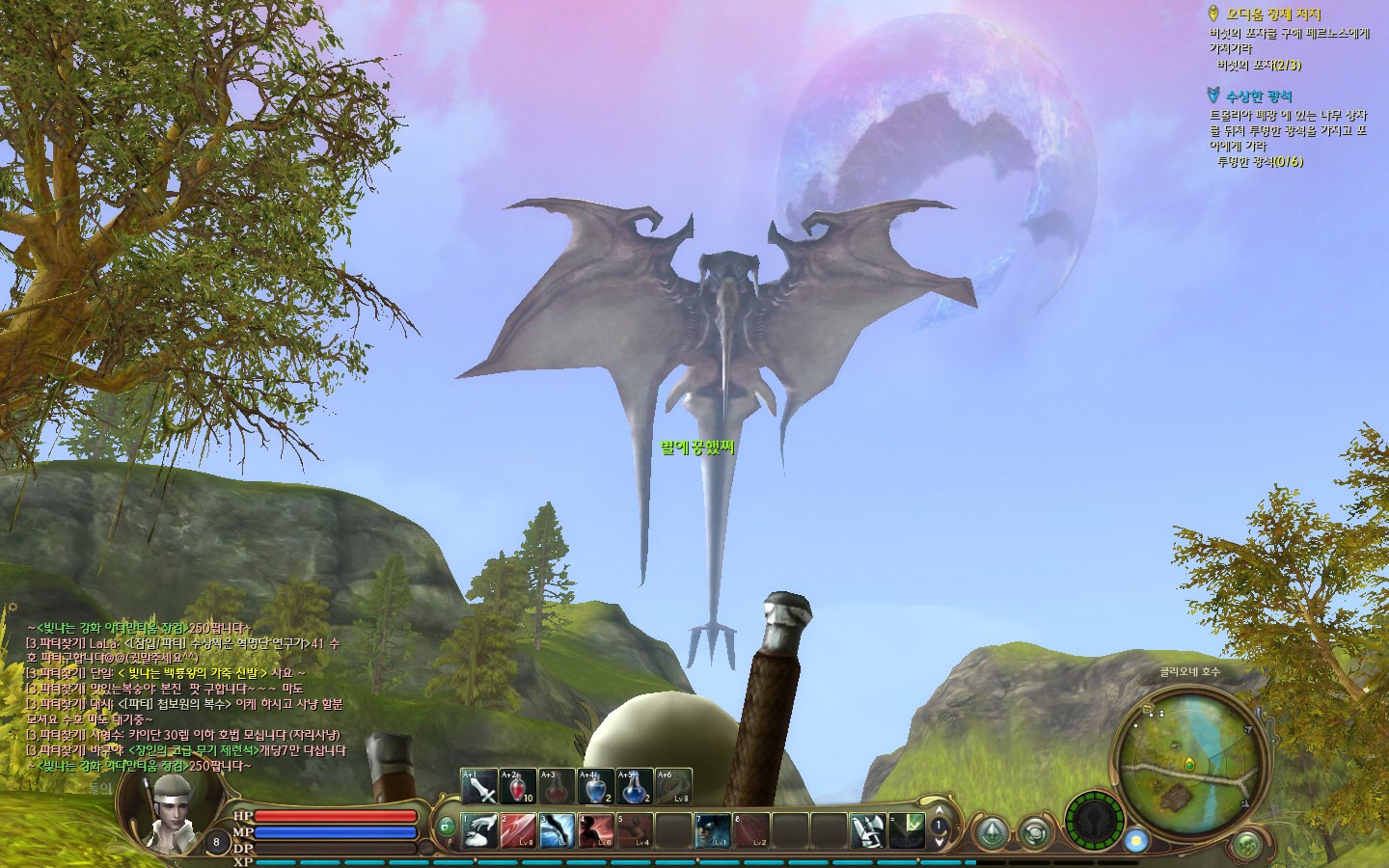Select the axe and armor skill icon
The width and height of the screenshot is (1389, 868).
(x=867, y=830)
